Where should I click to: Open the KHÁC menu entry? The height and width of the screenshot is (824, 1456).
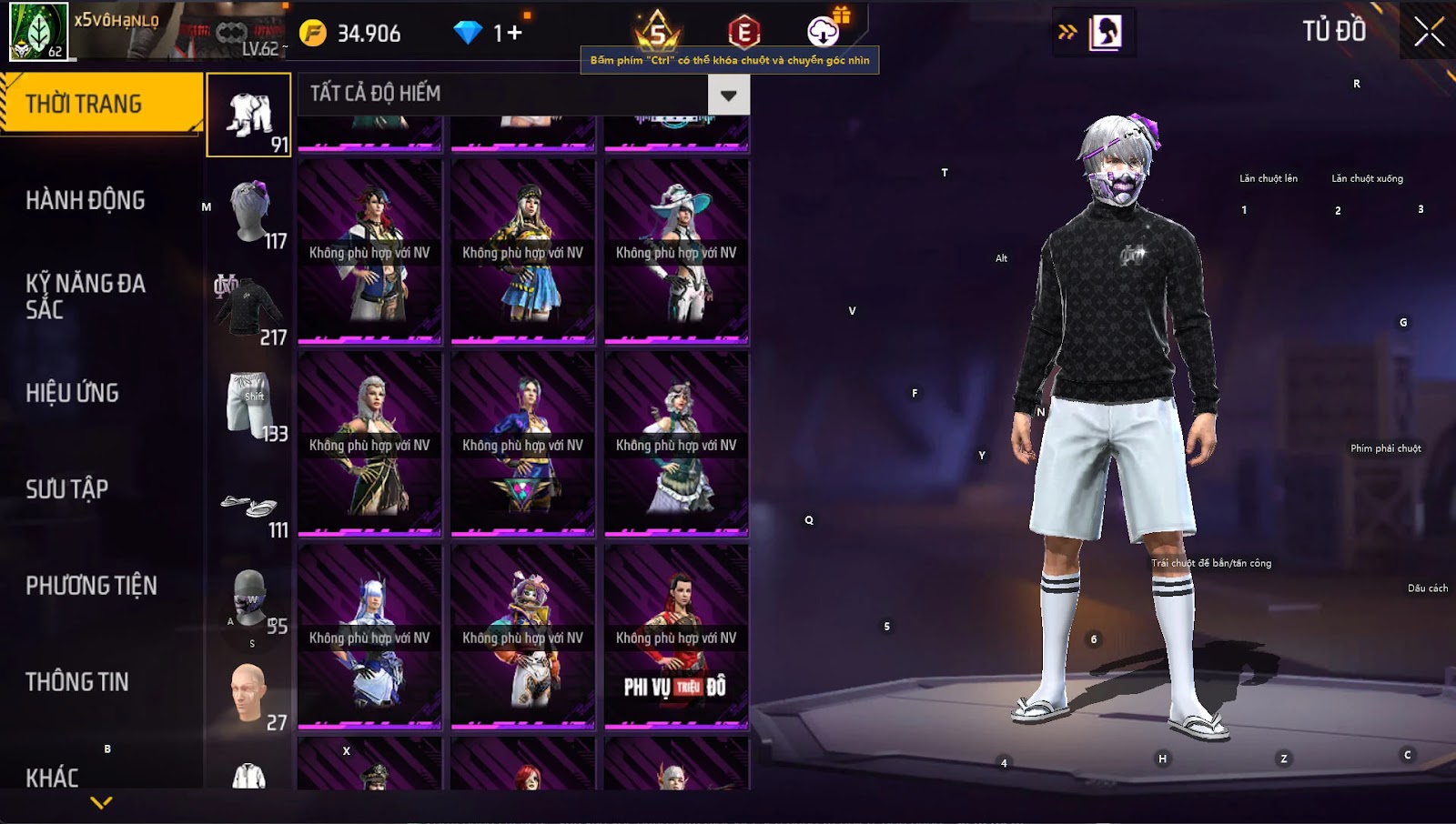point(52,778)
